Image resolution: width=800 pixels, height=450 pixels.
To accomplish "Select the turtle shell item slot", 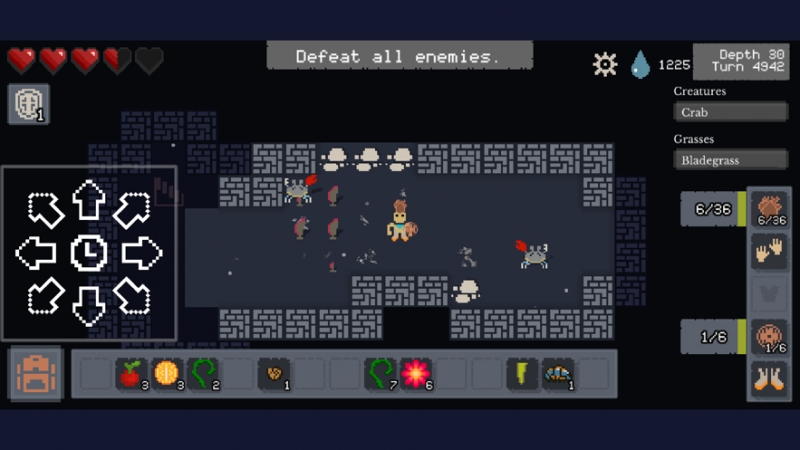I will [x=557, y=374].
